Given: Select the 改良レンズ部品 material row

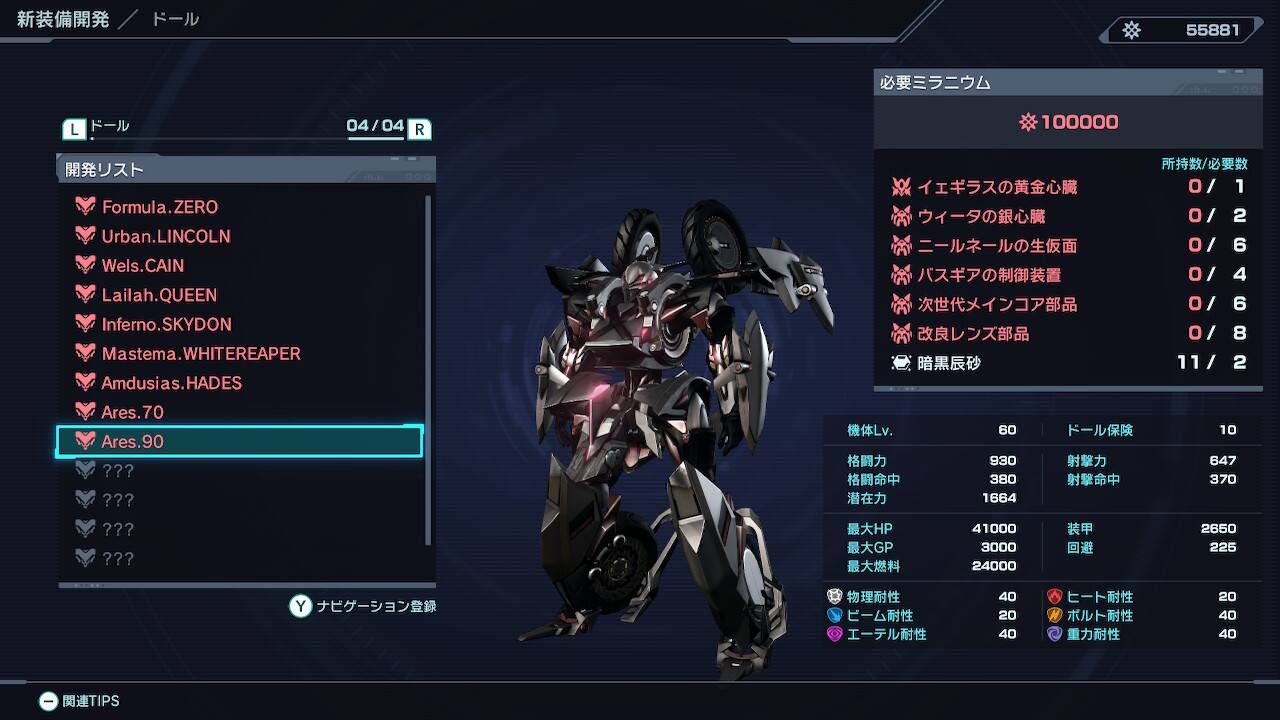Looking at the screenshot, I should pos(1067,334).
